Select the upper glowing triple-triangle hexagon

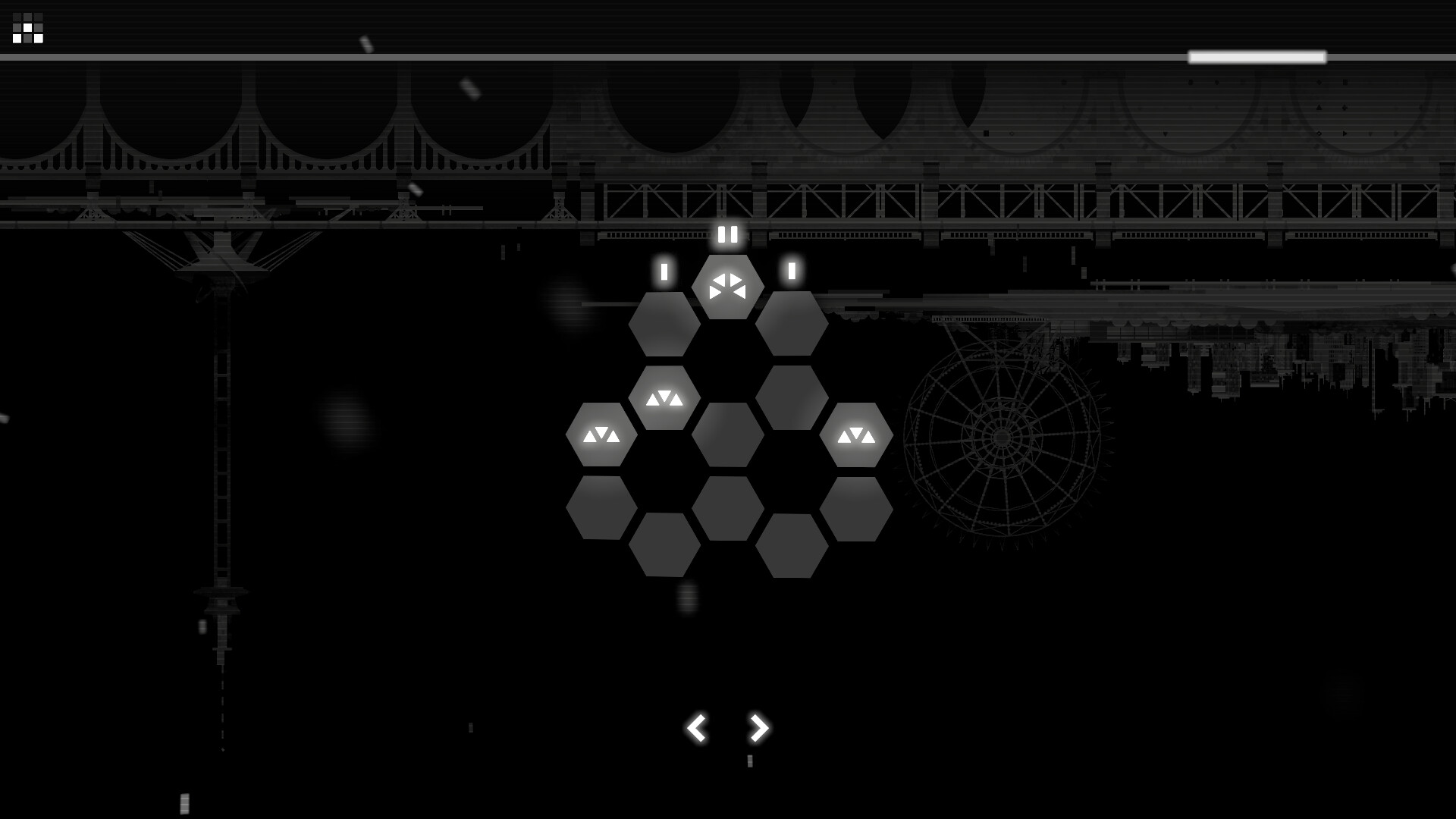665,400
